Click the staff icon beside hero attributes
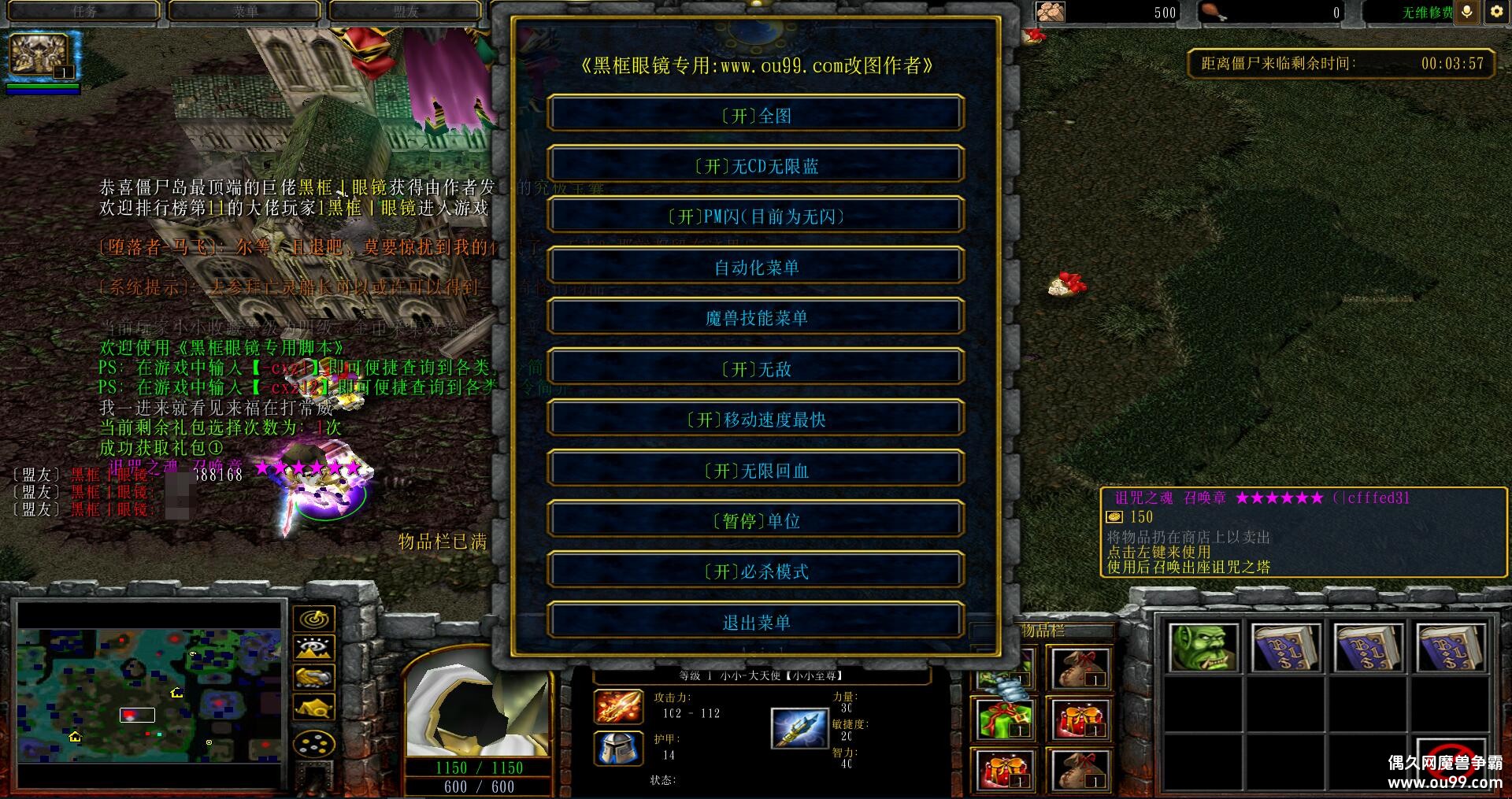This screenshot has width=1512, height=799. [800, 728]
